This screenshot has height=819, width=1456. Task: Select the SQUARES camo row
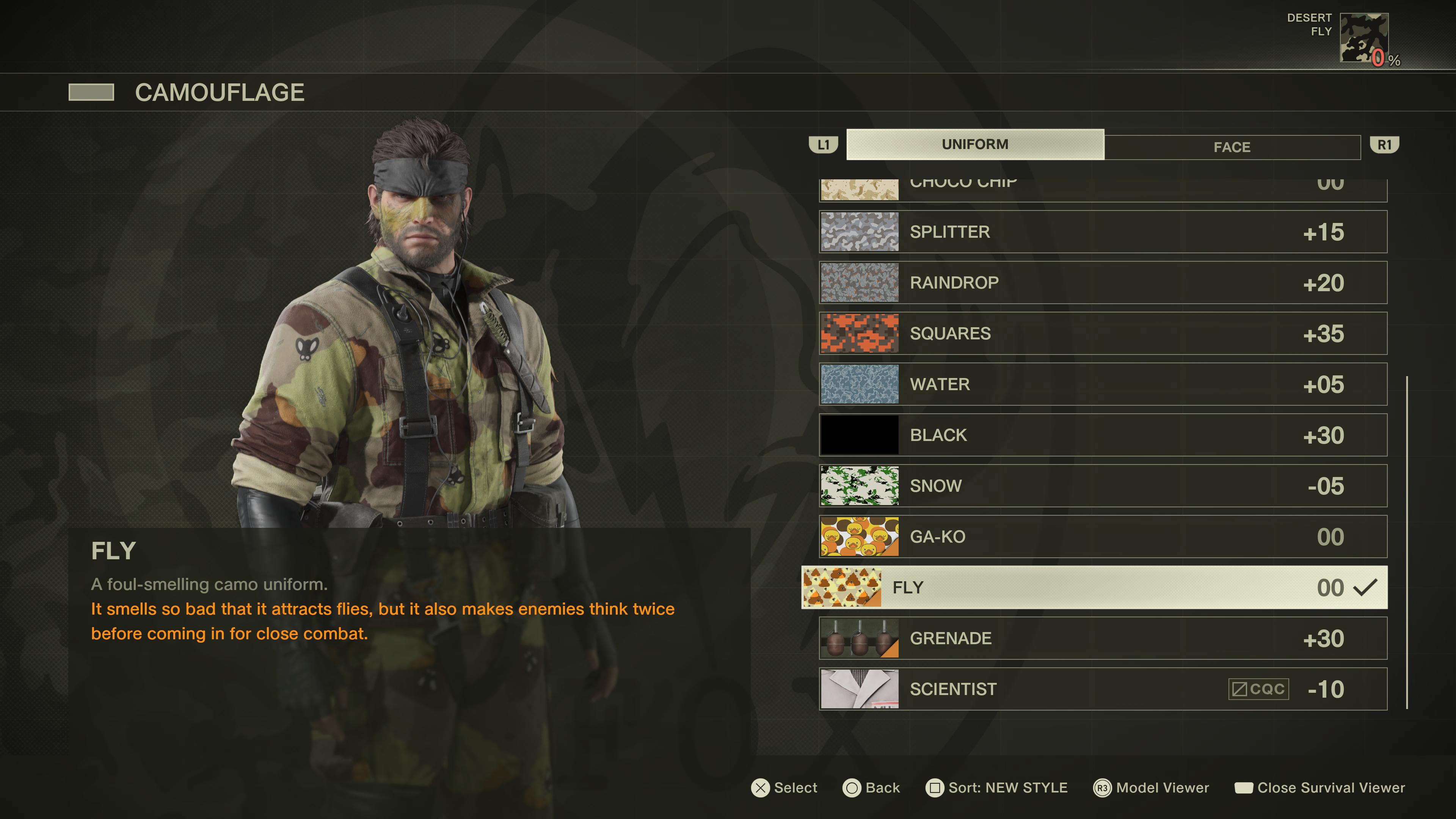(x=1102, y=334)
